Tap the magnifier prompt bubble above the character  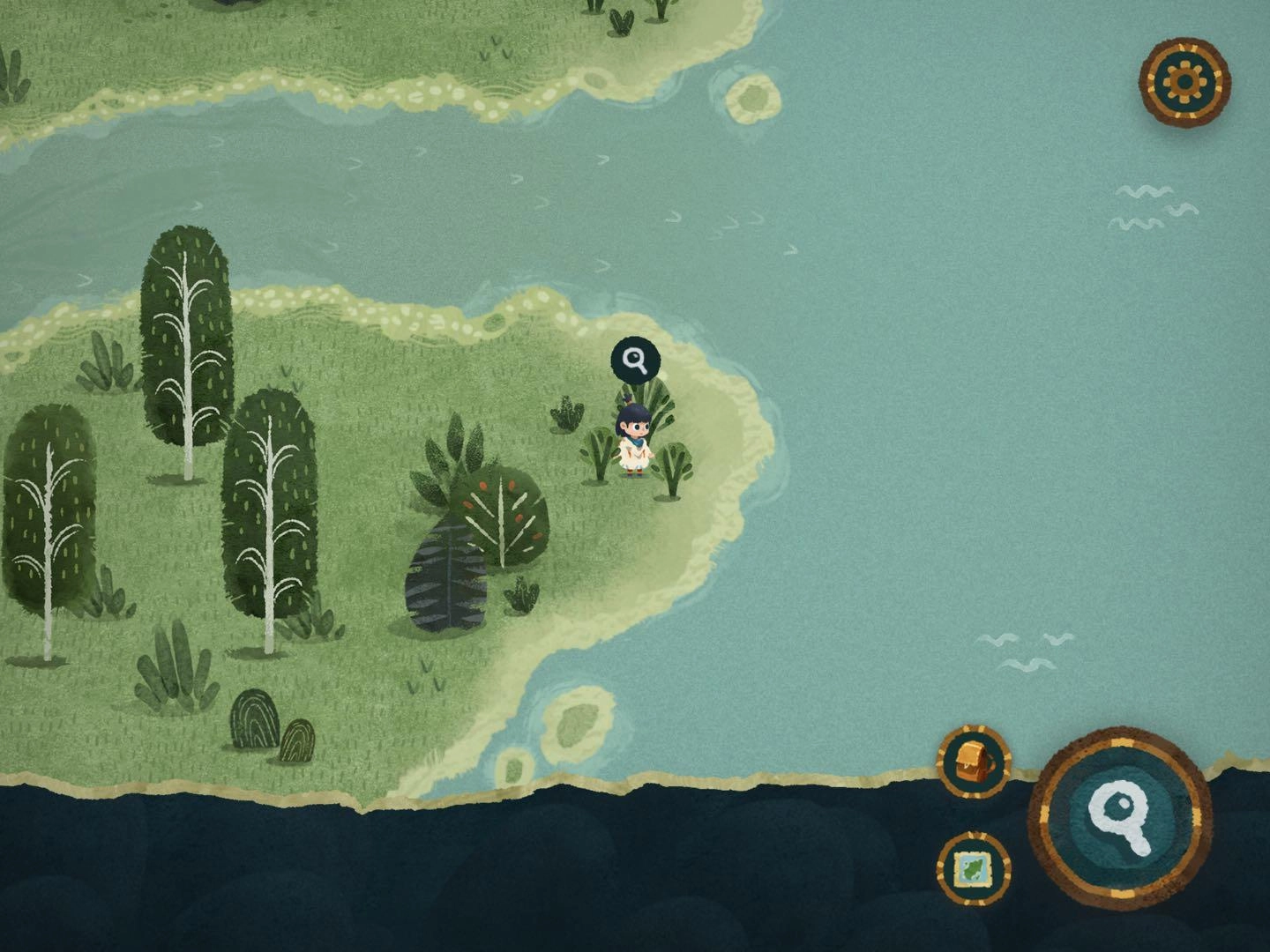click(635, 360)
